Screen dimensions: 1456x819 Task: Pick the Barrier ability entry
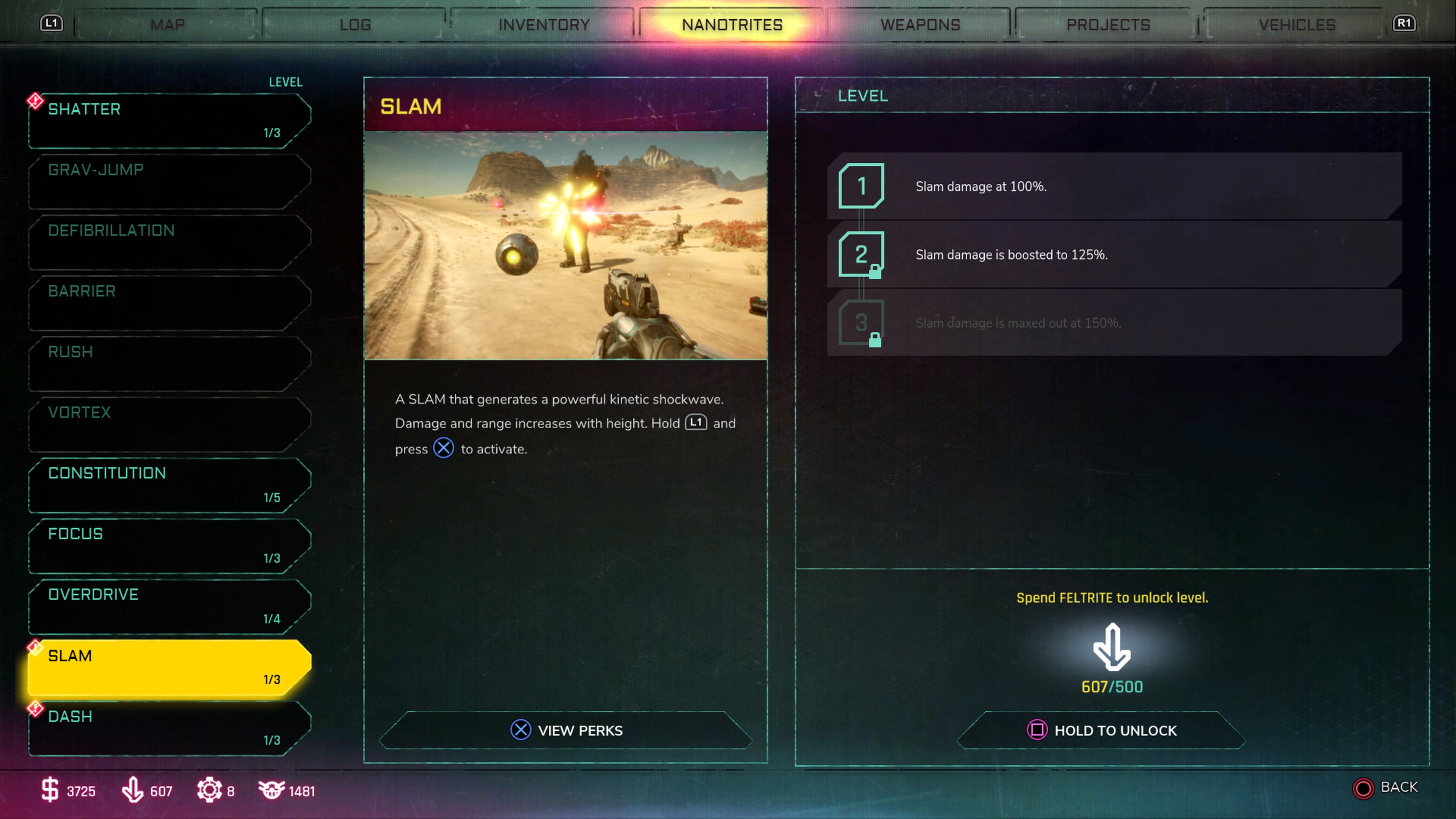(x=169, y=303)
